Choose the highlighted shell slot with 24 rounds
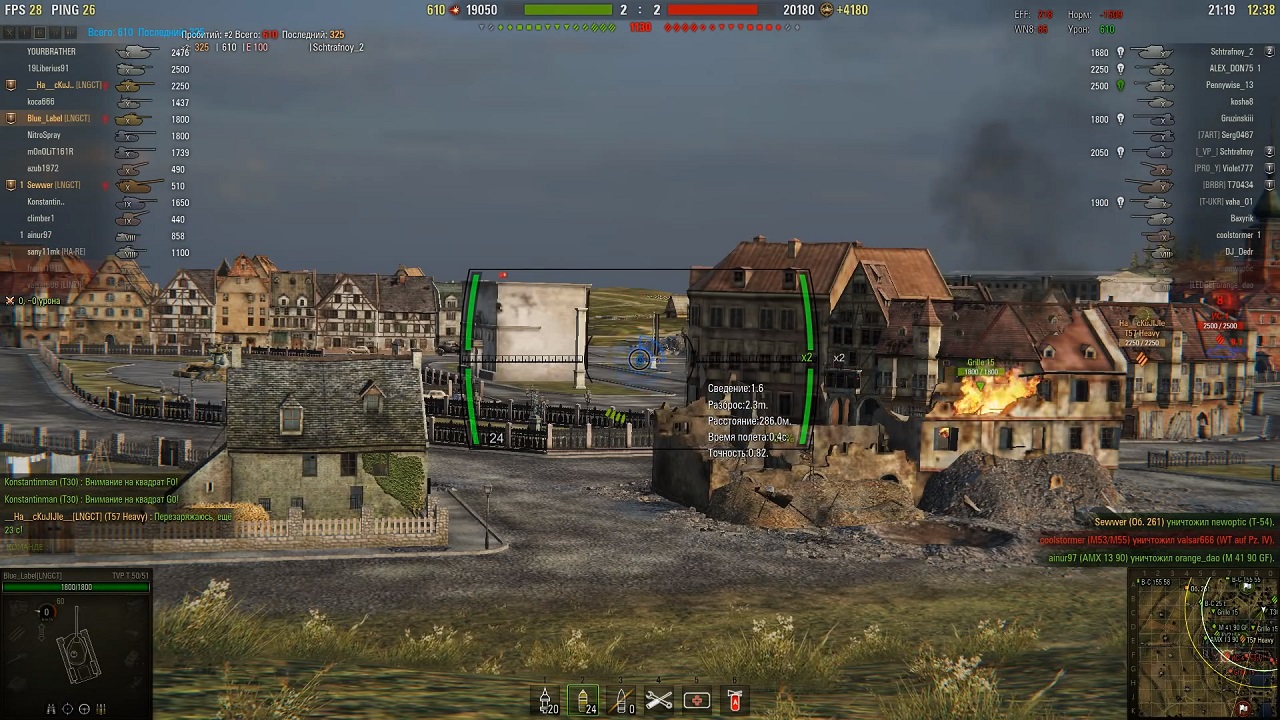The height and width of the screenshot is (720, 1280). pyautogui.click(x=584, y=700)
